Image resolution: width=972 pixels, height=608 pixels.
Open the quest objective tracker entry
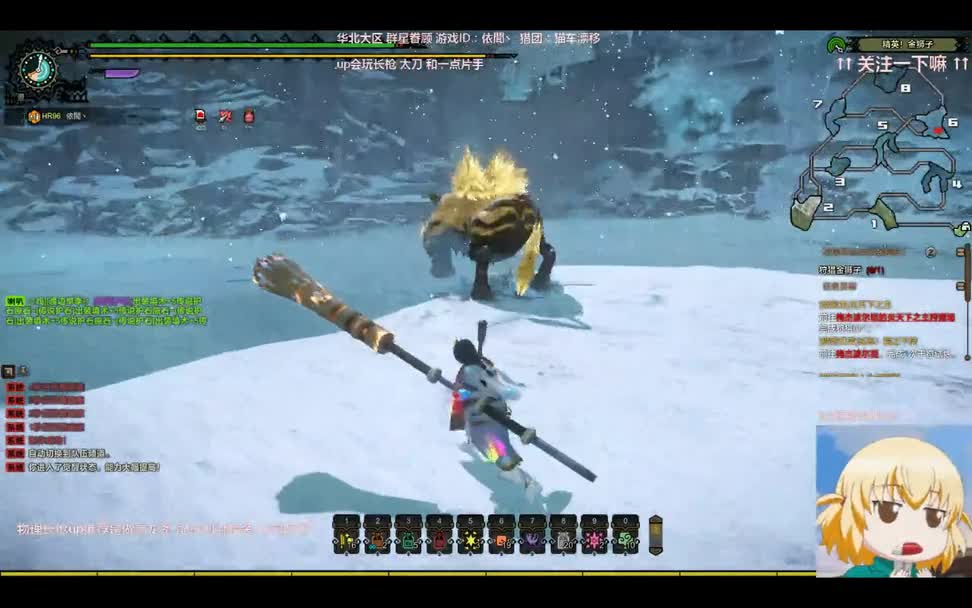pyautogui.click(x=852, y=270)
